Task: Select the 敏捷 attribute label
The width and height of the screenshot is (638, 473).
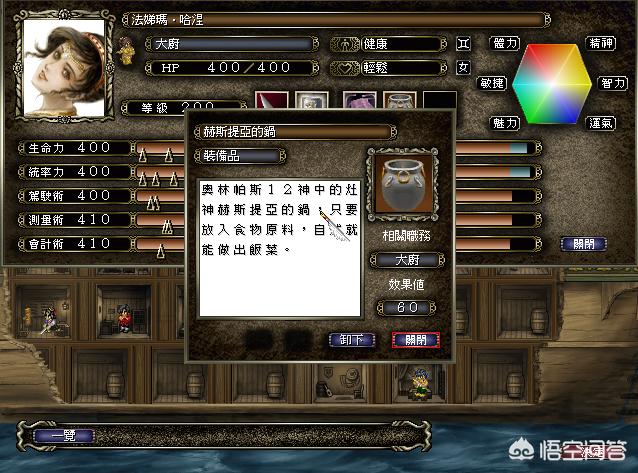Action: pyautogui.click(x=492, y=82)
